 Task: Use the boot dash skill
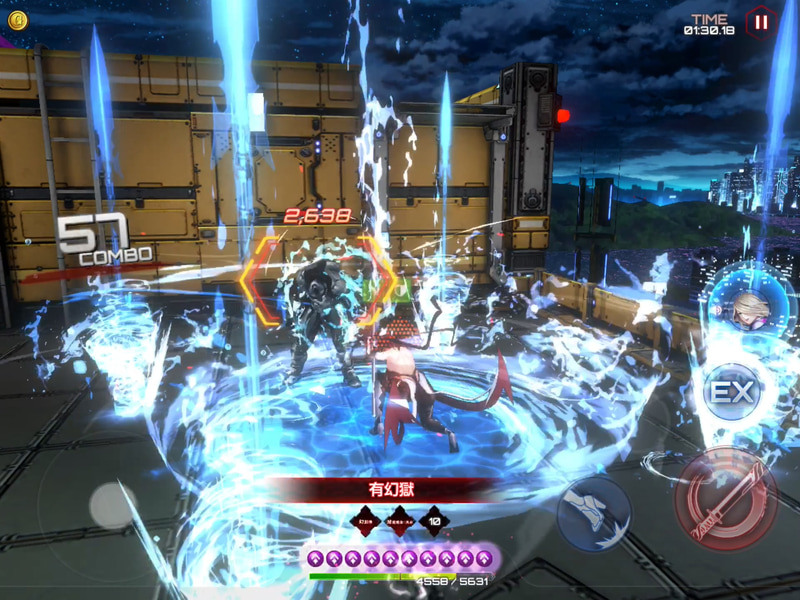594,513
